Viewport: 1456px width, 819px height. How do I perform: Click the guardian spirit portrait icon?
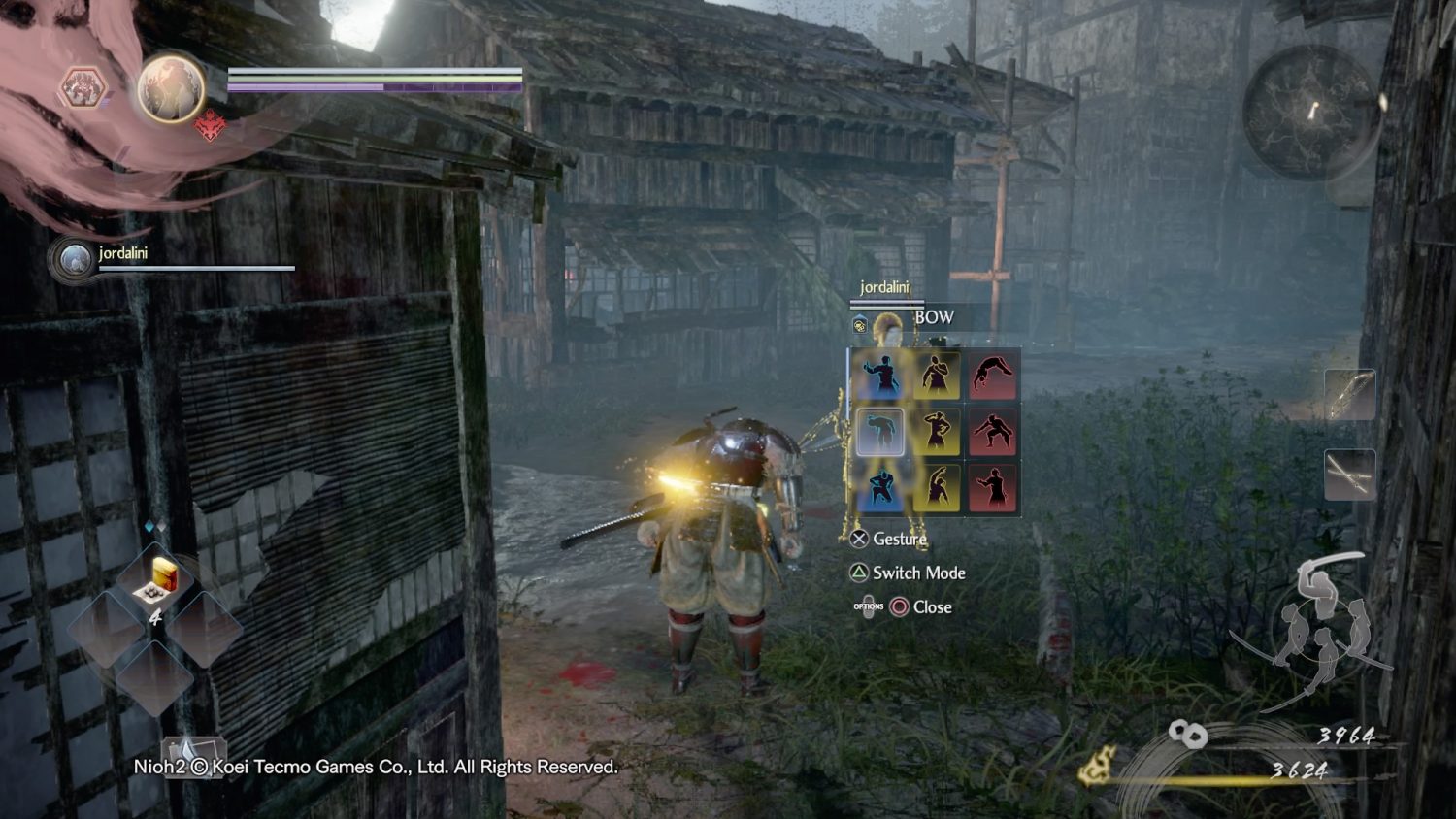pos(171,88)
